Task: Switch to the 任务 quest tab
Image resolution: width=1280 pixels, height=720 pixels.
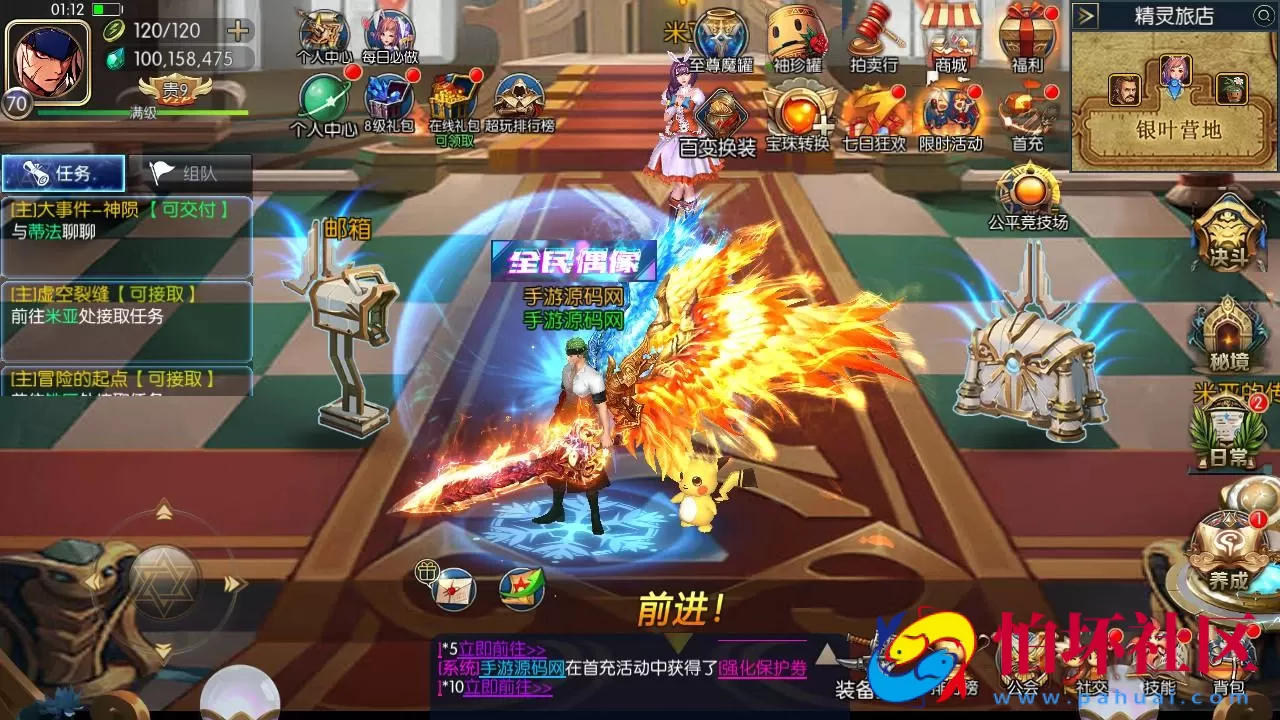Action: (x=62, y=172)
